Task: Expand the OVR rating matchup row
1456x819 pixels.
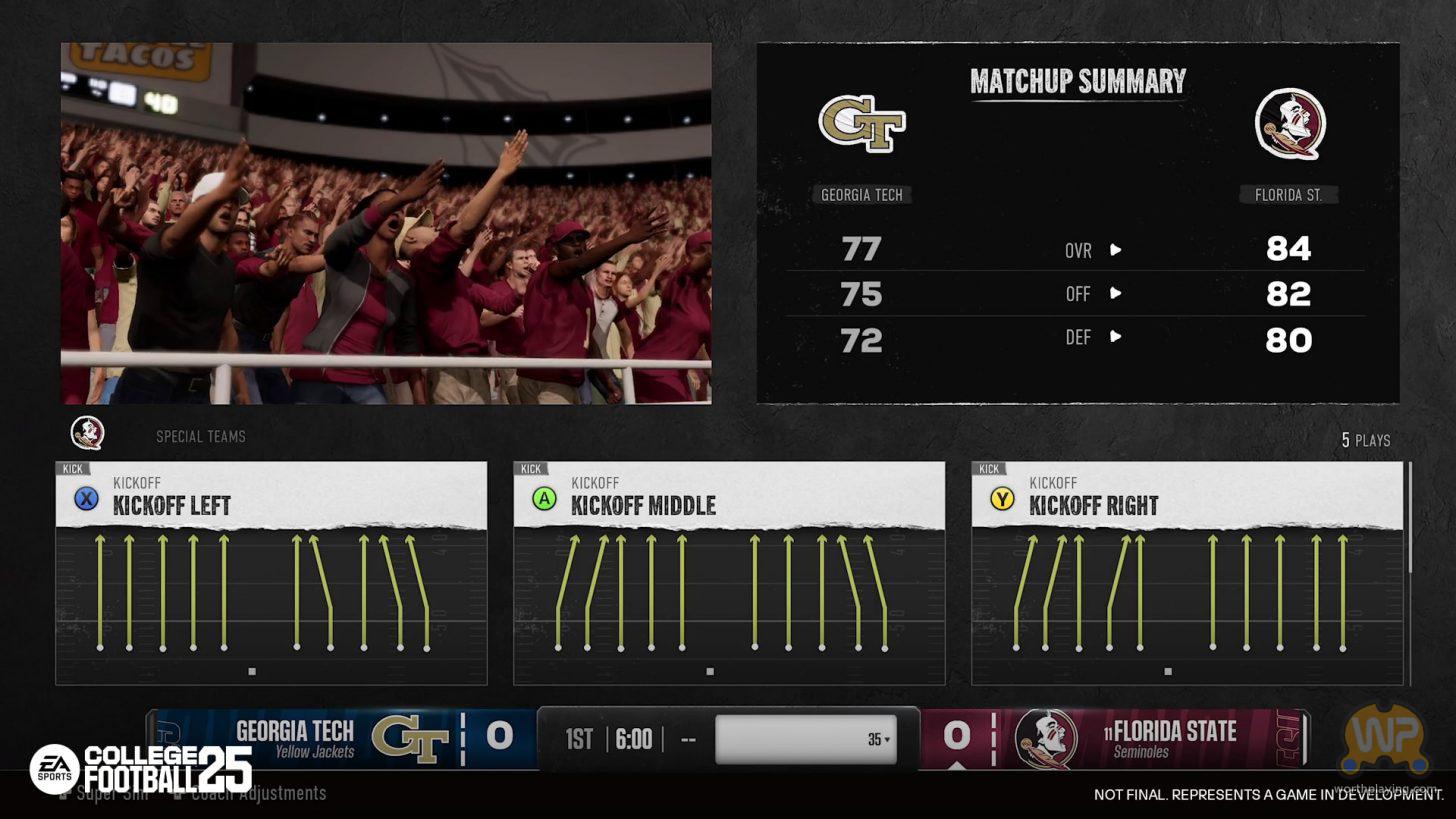Action: pyautogui.click(x=1092, y=250)
